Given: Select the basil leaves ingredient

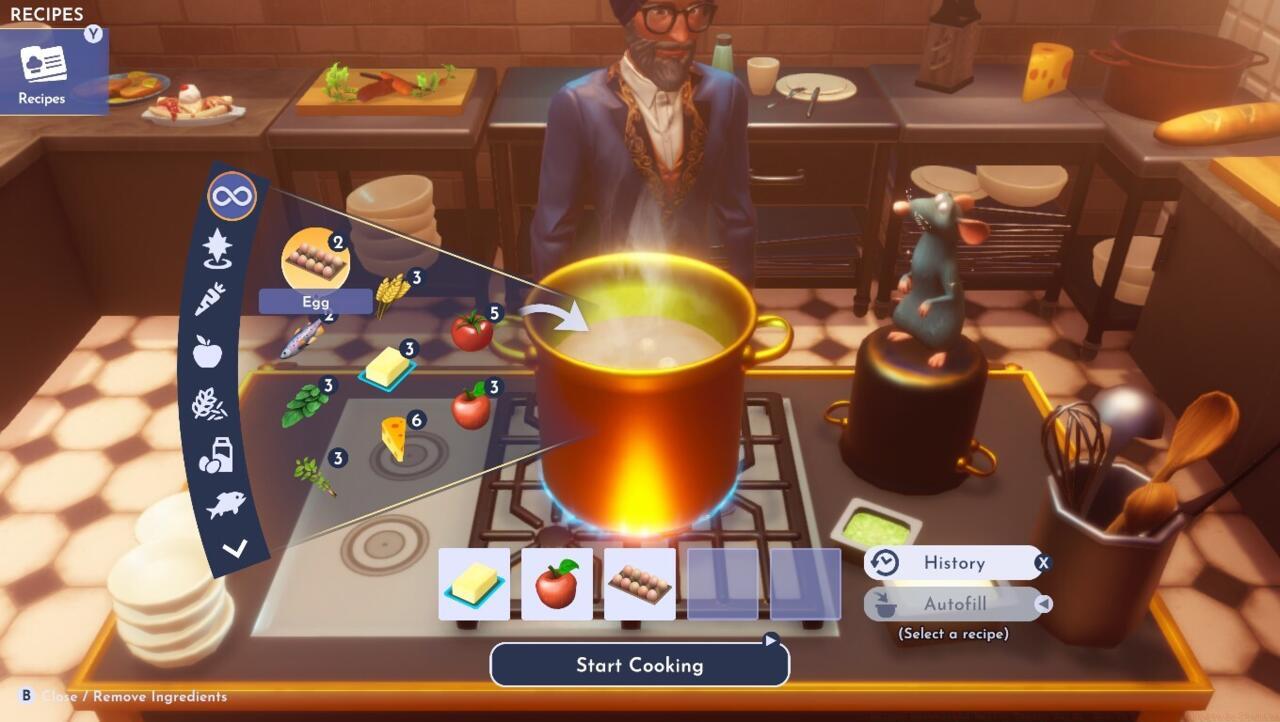Looking at the screenshot, I should [305, 405].
